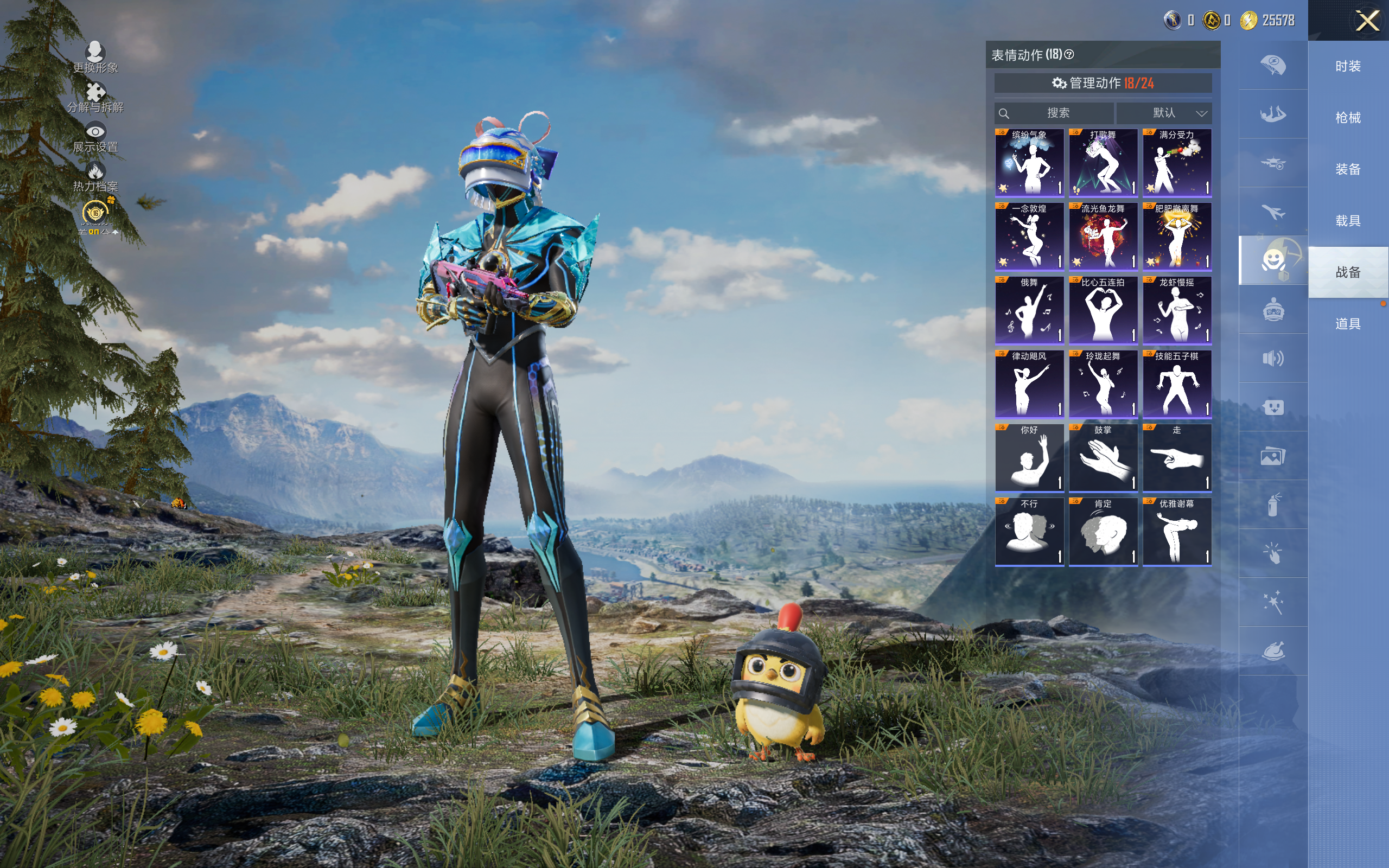
Task: Select the 鼓掌 clapping emote
Action: 1103,457
